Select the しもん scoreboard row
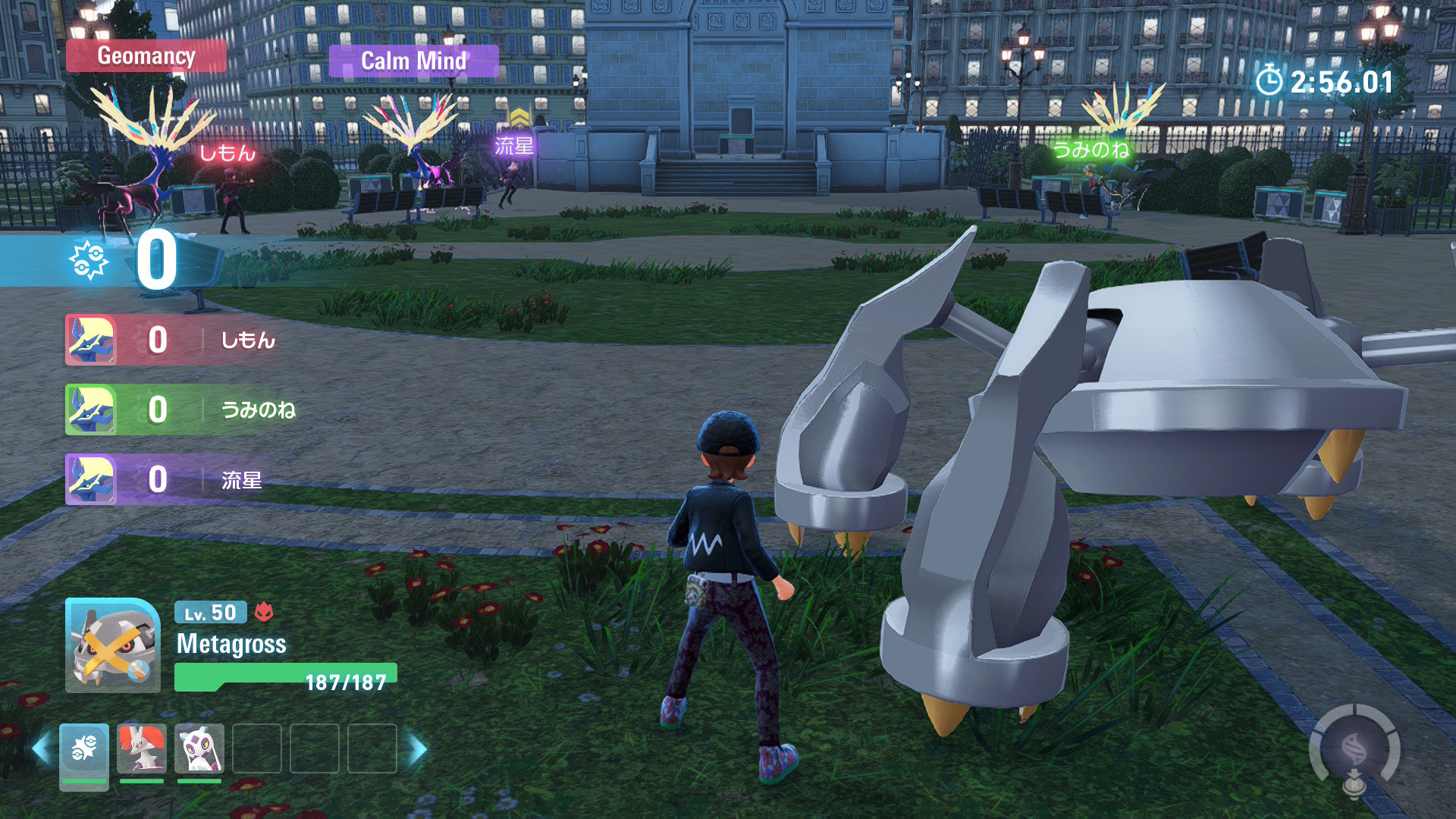 (174, 340)
